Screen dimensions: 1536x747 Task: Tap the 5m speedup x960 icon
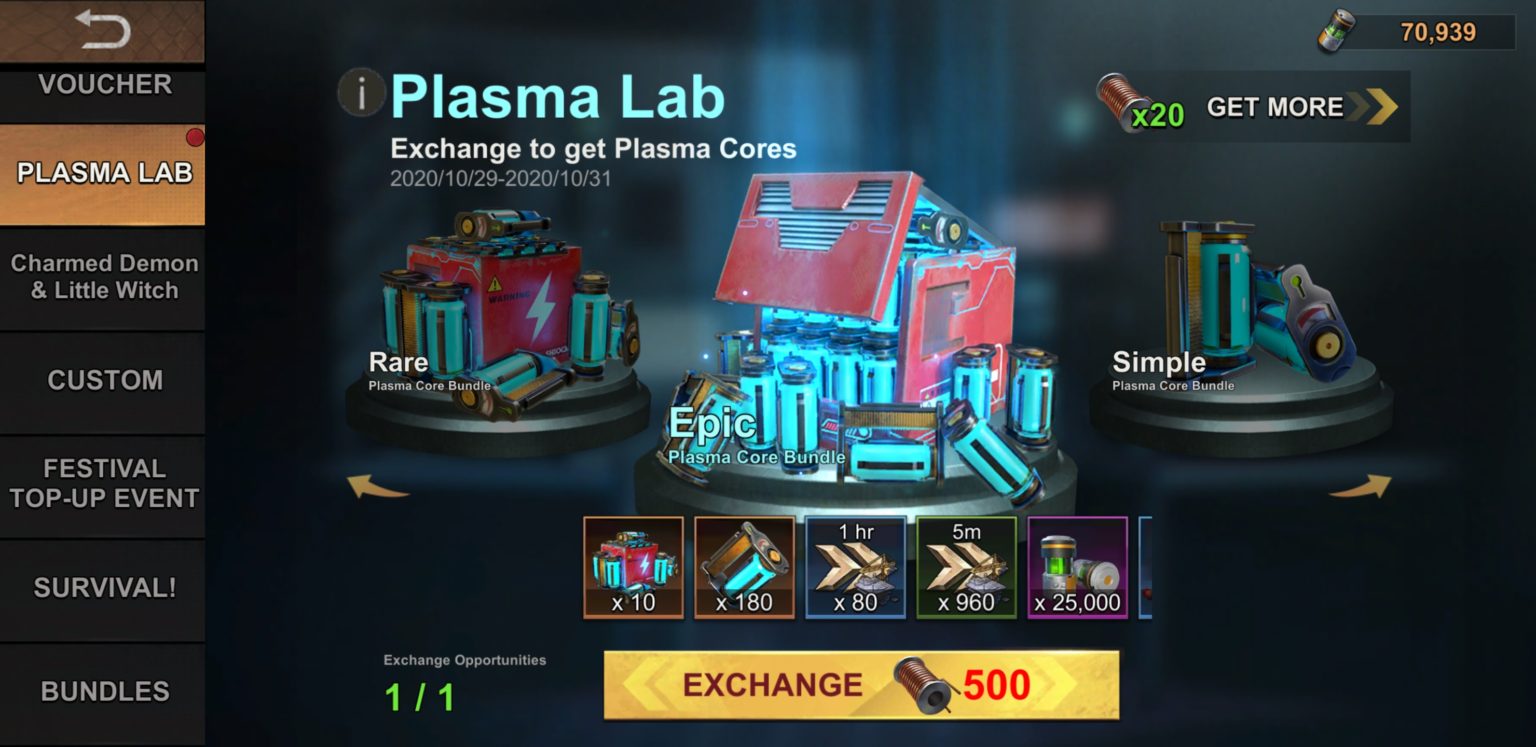click(x=967, y=568)
